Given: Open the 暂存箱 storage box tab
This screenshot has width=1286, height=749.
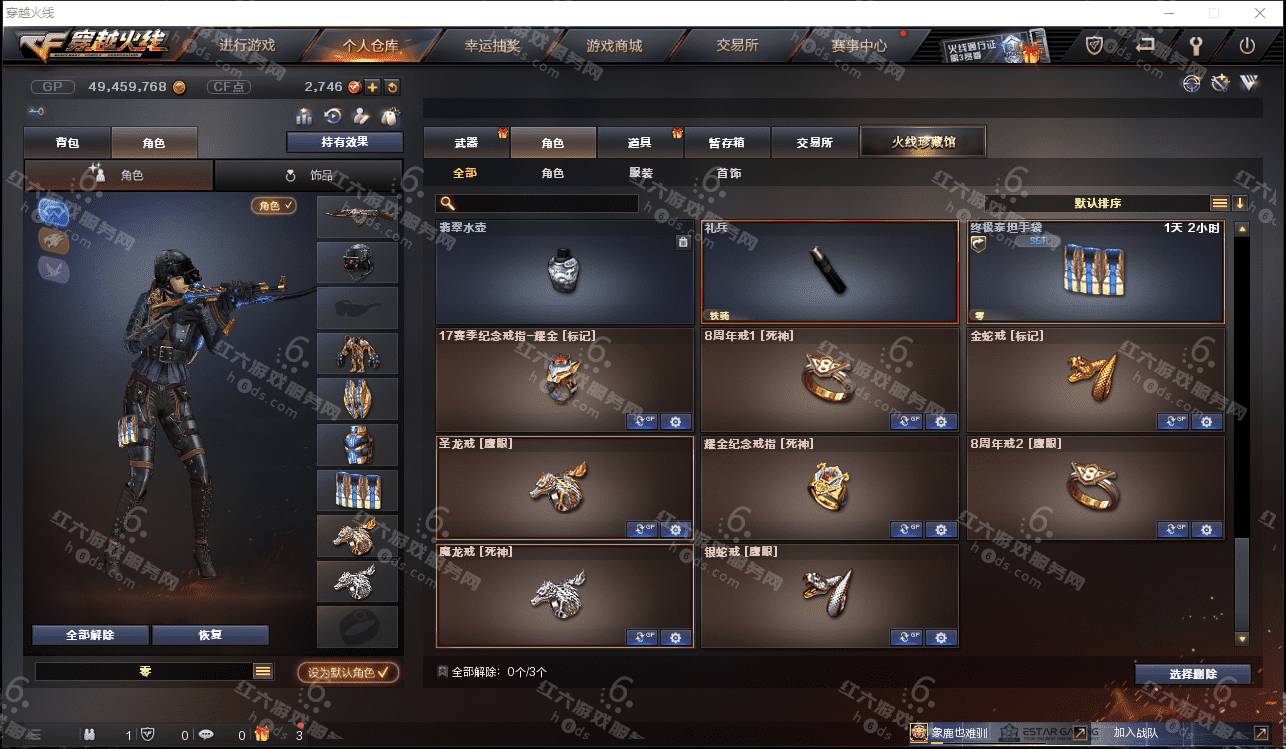Looking at the screenshot, I should (x=727, y=143).
